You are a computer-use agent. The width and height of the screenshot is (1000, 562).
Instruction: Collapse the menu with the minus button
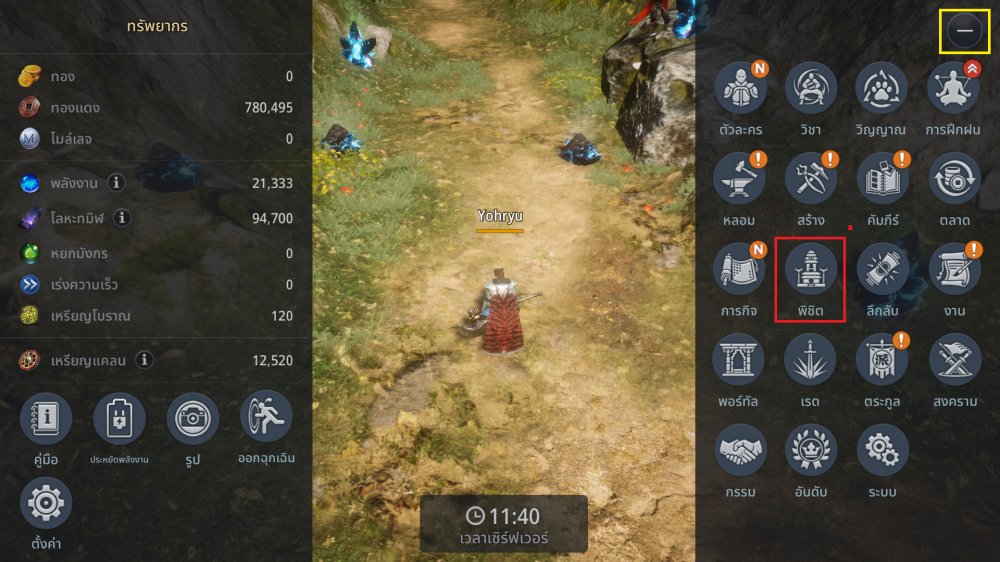point(965,32)
